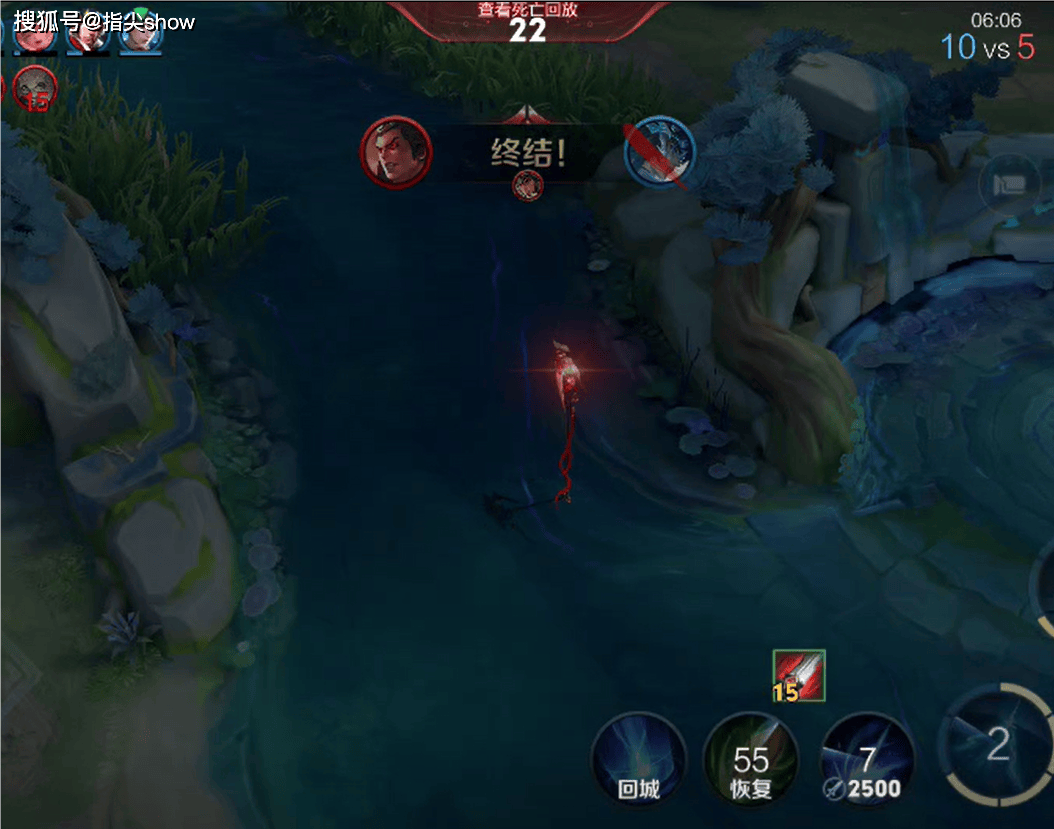
Task: Tap the 回城 recall button
Action: [638, 761]
